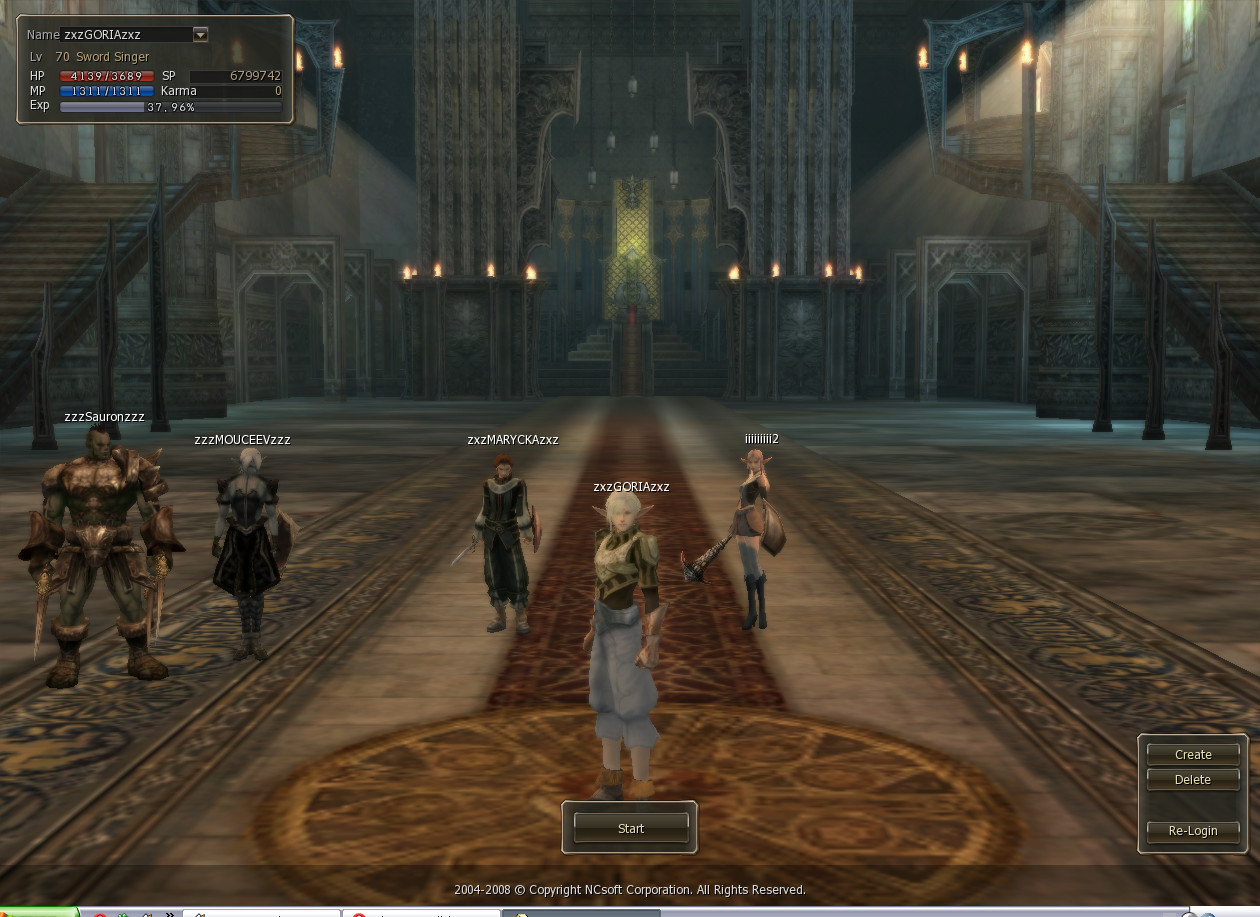This screenshot has height=917, width=1260.
Task: Create a new character
Action: tap(1192, 754)
